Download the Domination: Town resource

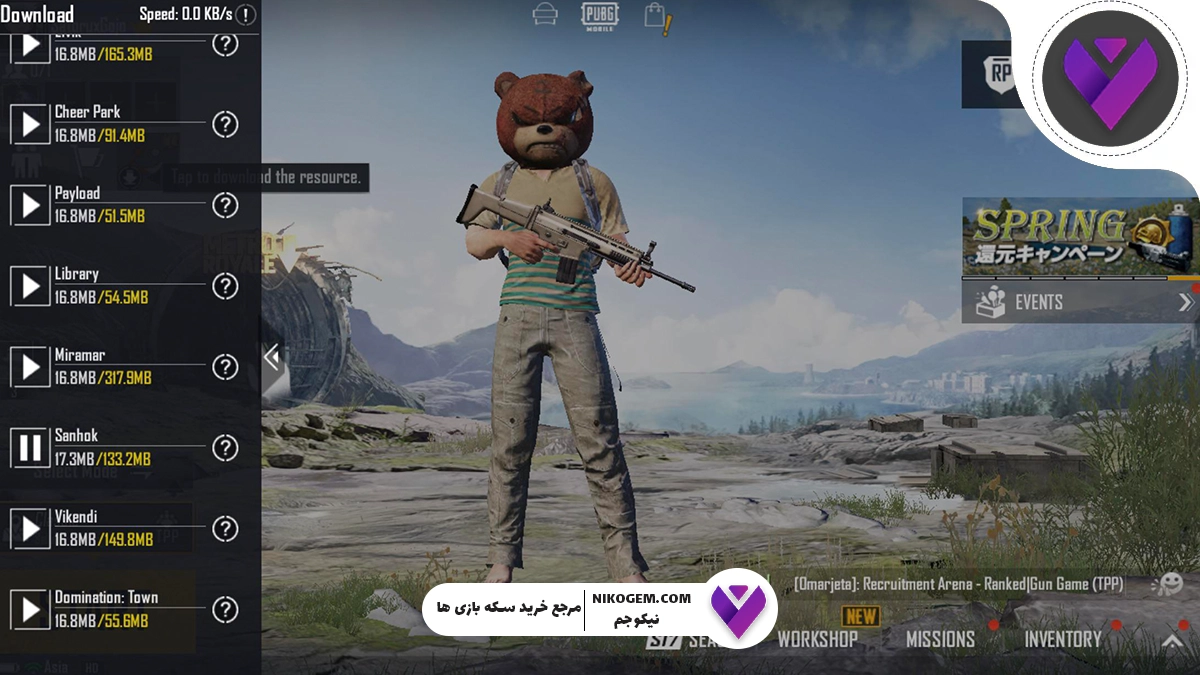(x=30, y=609)
